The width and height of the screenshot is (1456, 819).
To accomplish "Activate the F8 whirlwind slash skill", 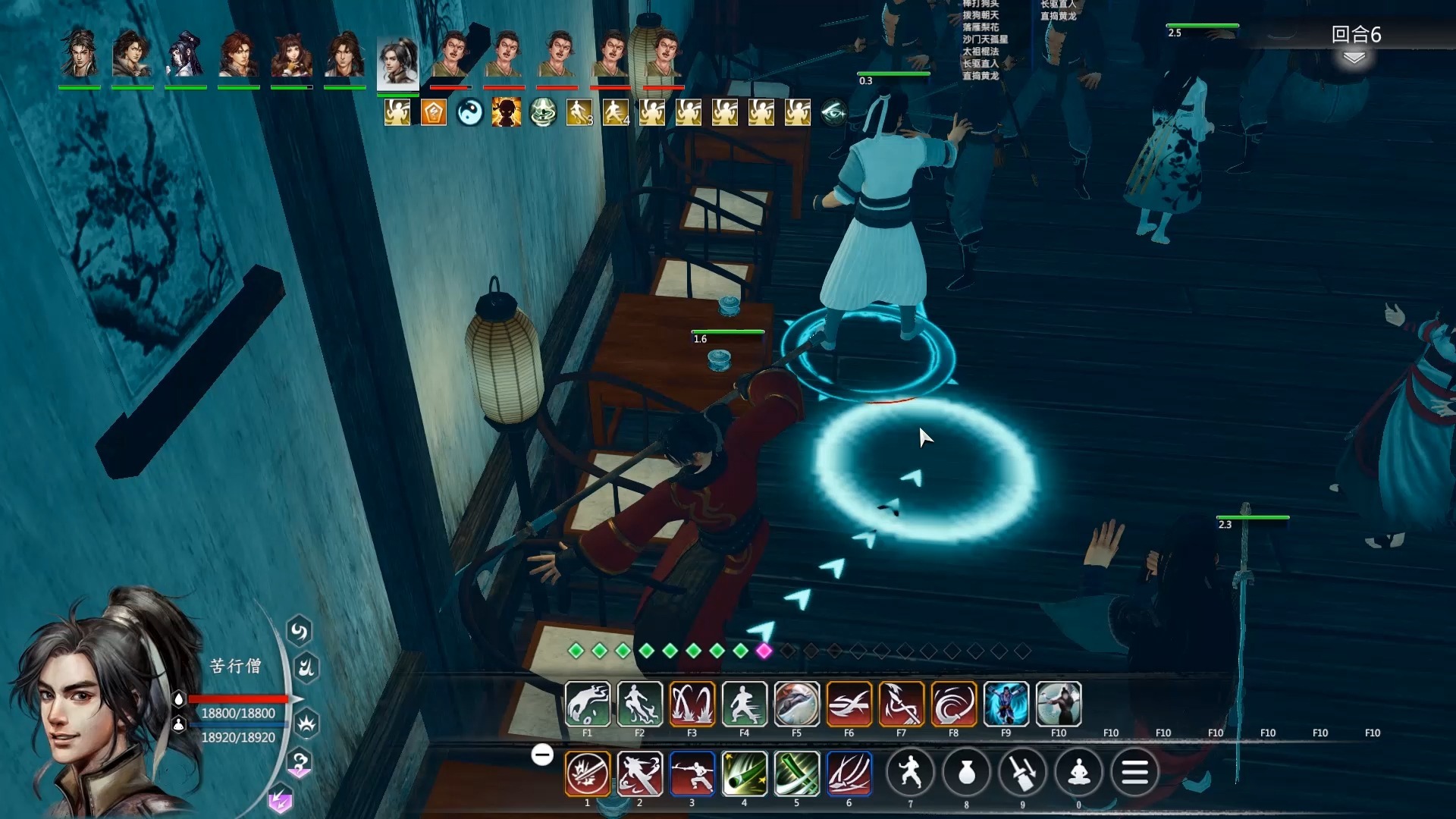I will click(953, 704).
